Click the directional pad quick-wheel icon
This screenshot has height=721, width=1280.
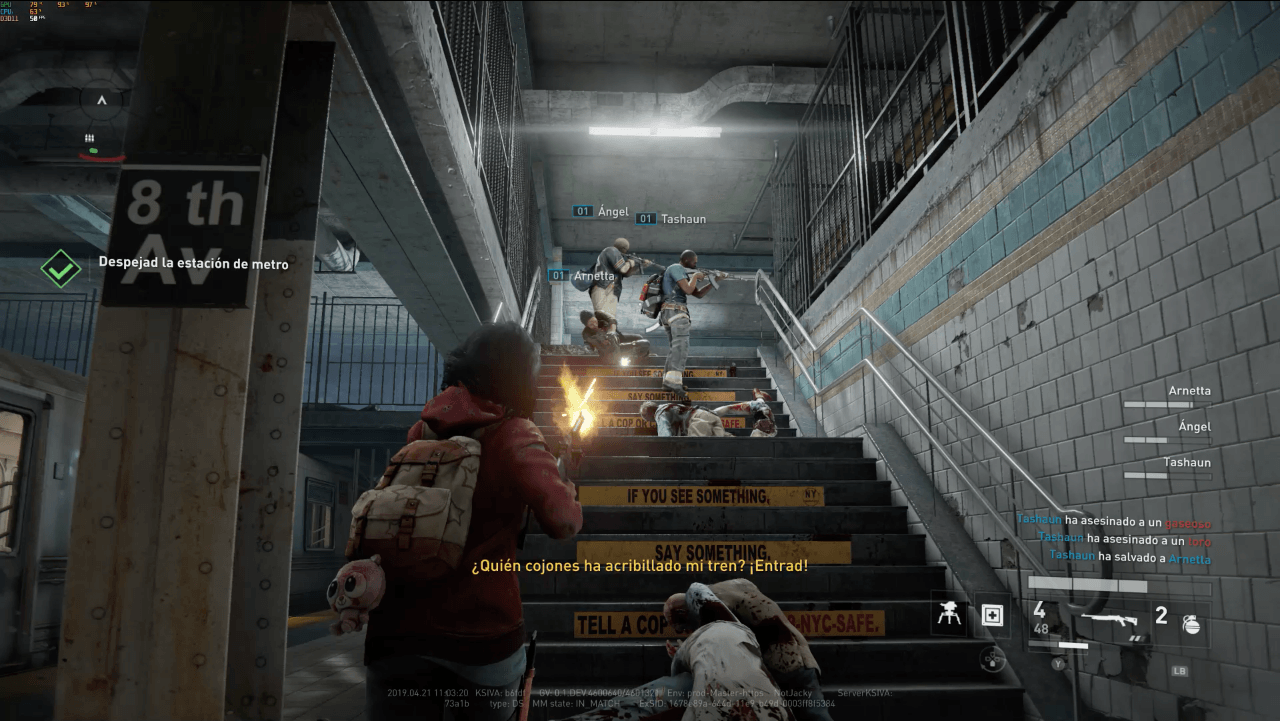(992, 657)
